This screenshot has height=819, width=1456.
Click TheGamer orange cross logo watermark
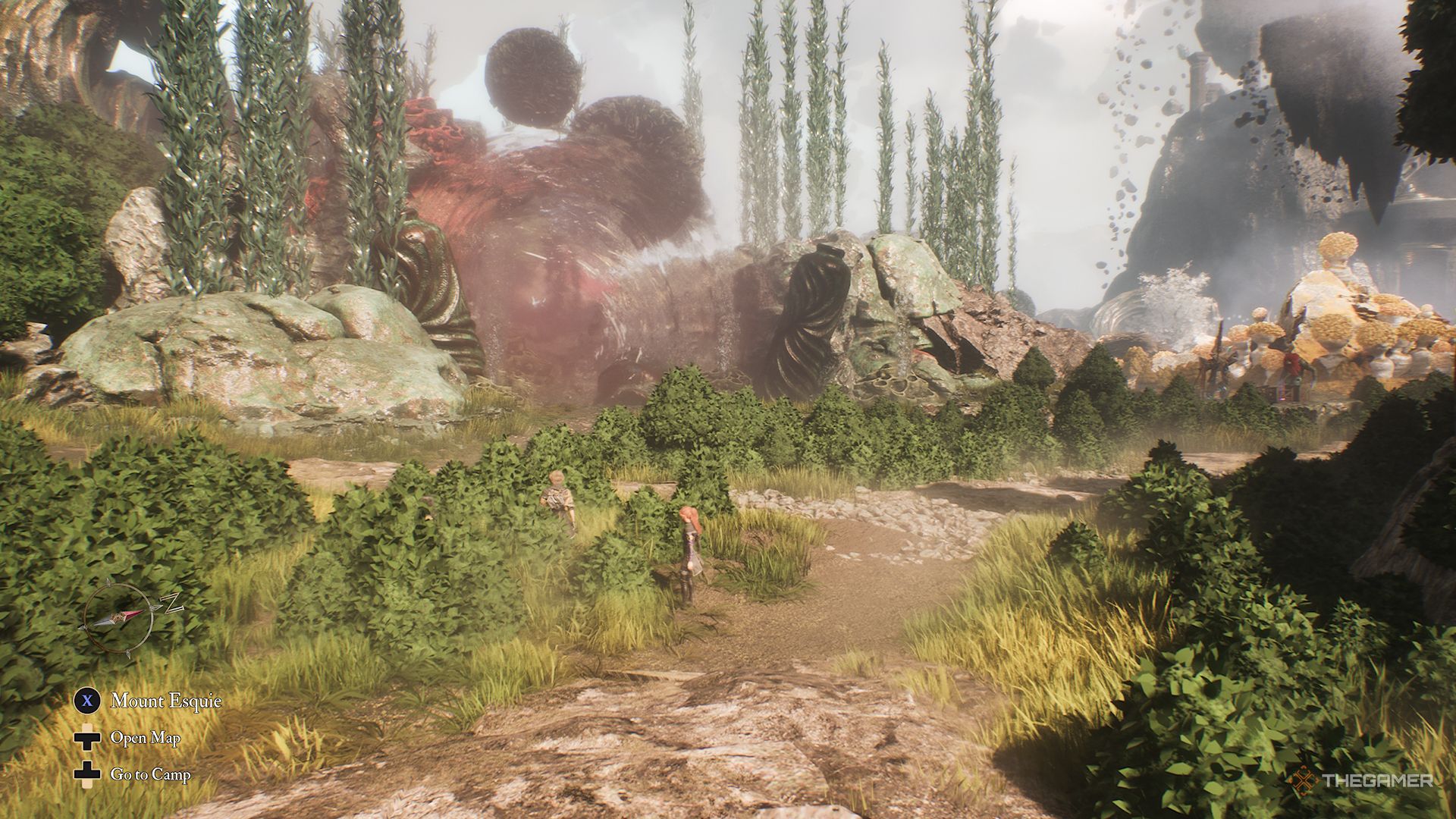(1304, 780)
